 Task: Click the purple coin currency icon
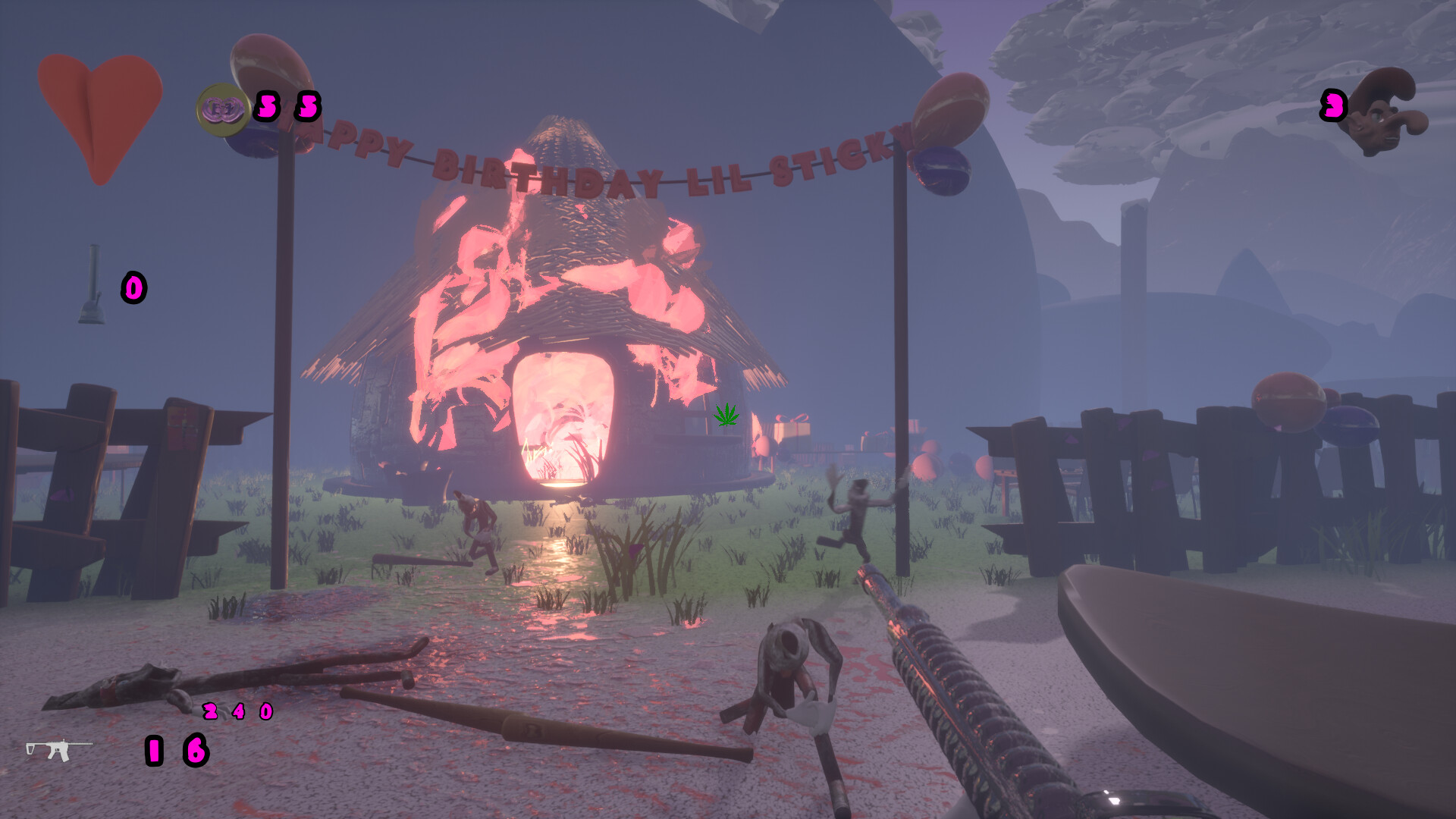click(223, 110)
